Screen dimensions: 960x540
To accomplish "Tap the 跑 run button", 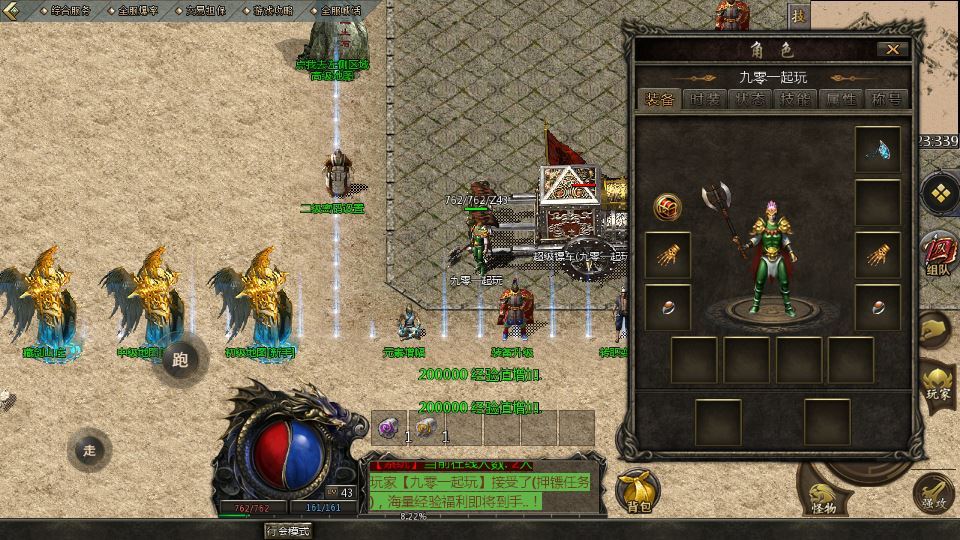I will point(181,360).
